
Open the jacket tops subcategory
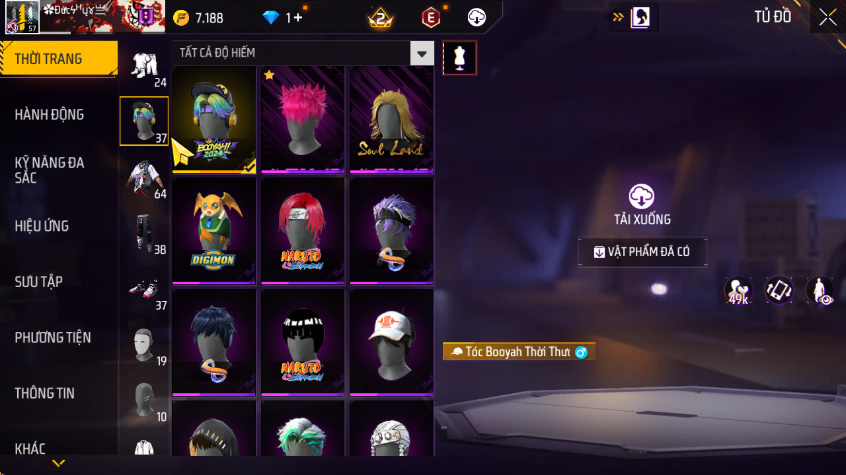pyautogui.click(x=144, y=178)
